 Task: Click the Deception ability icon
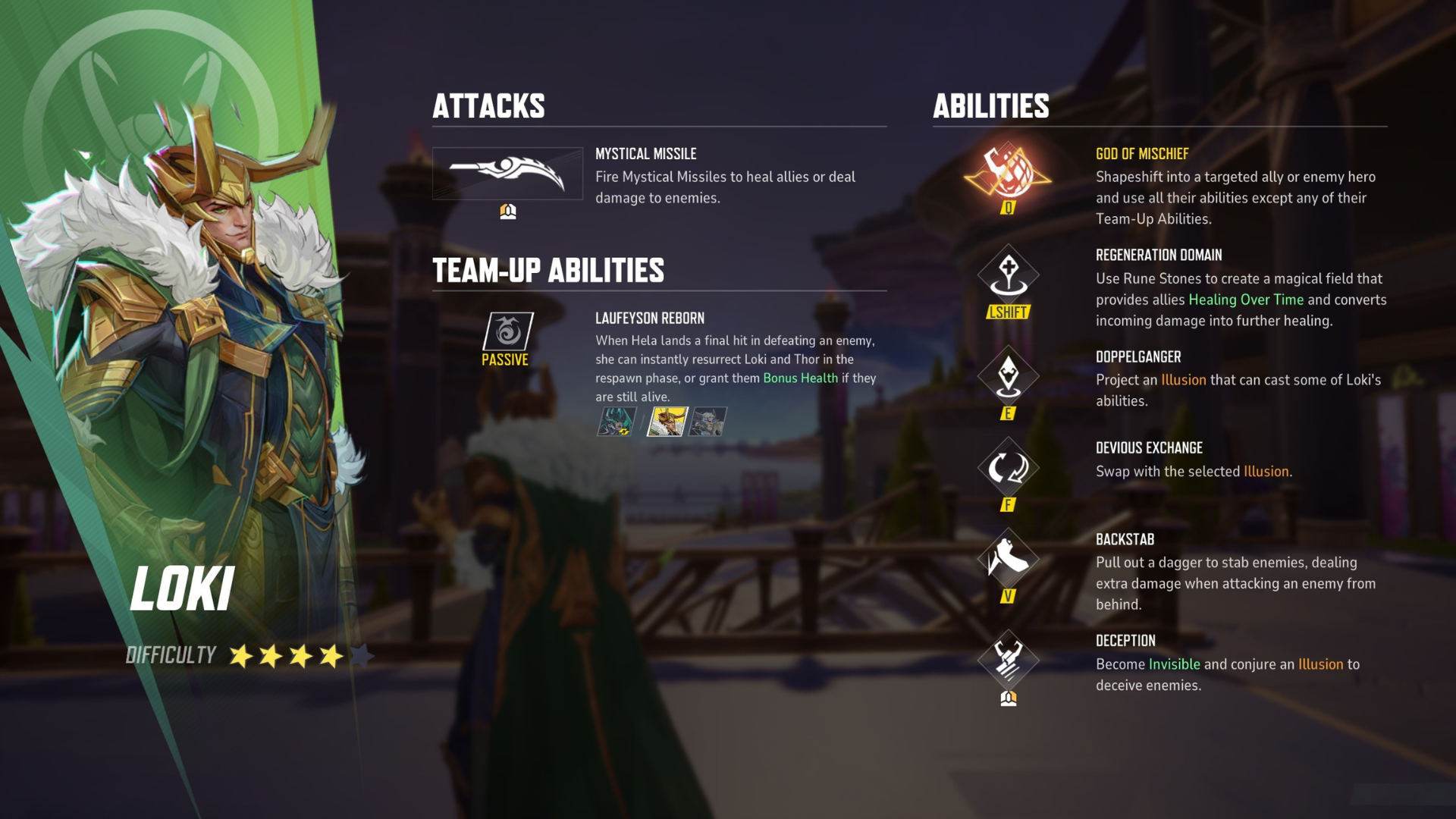tap(1009, 658)
